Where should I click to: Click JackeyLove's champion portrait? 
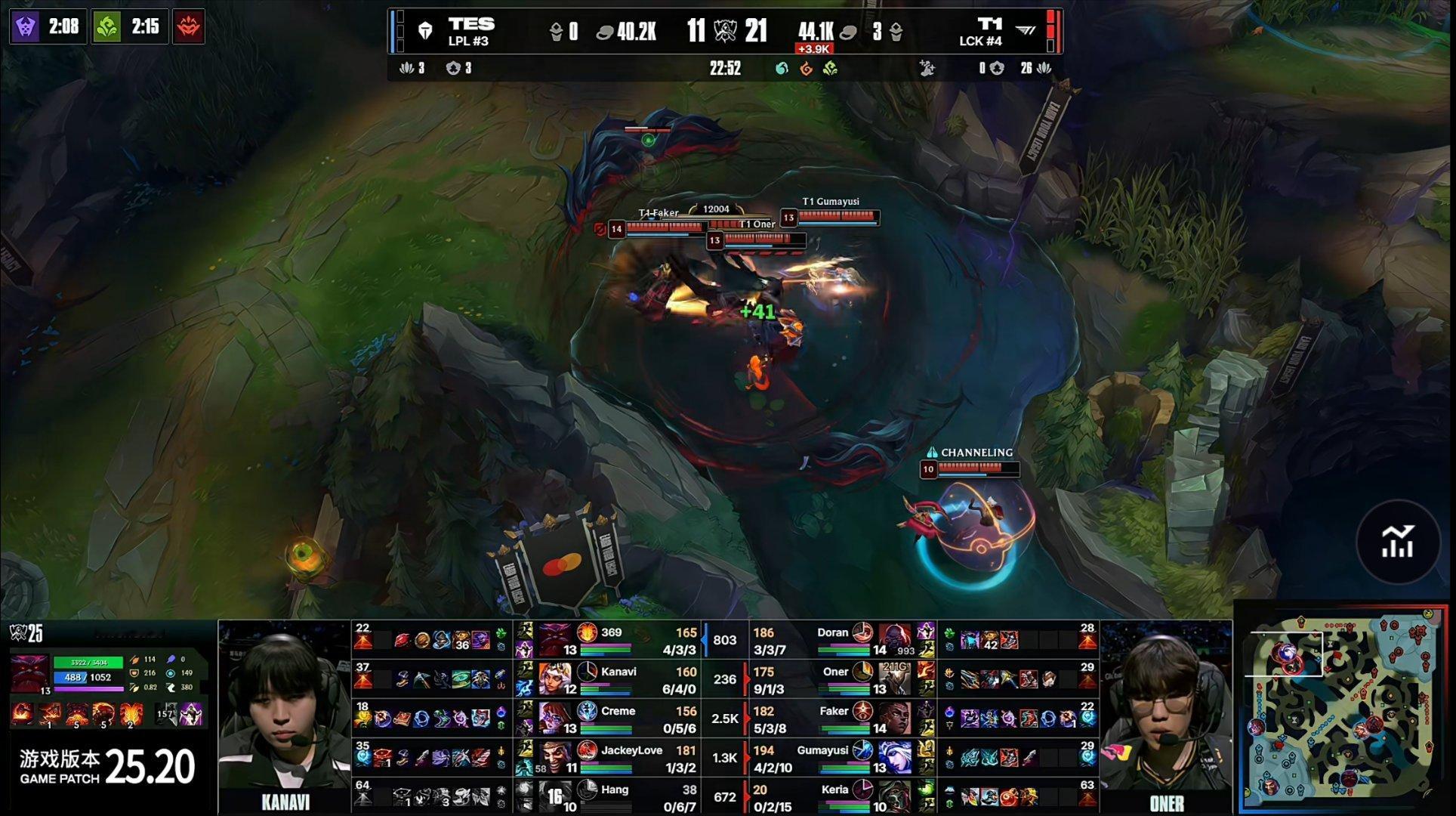(x=555, y=758)
